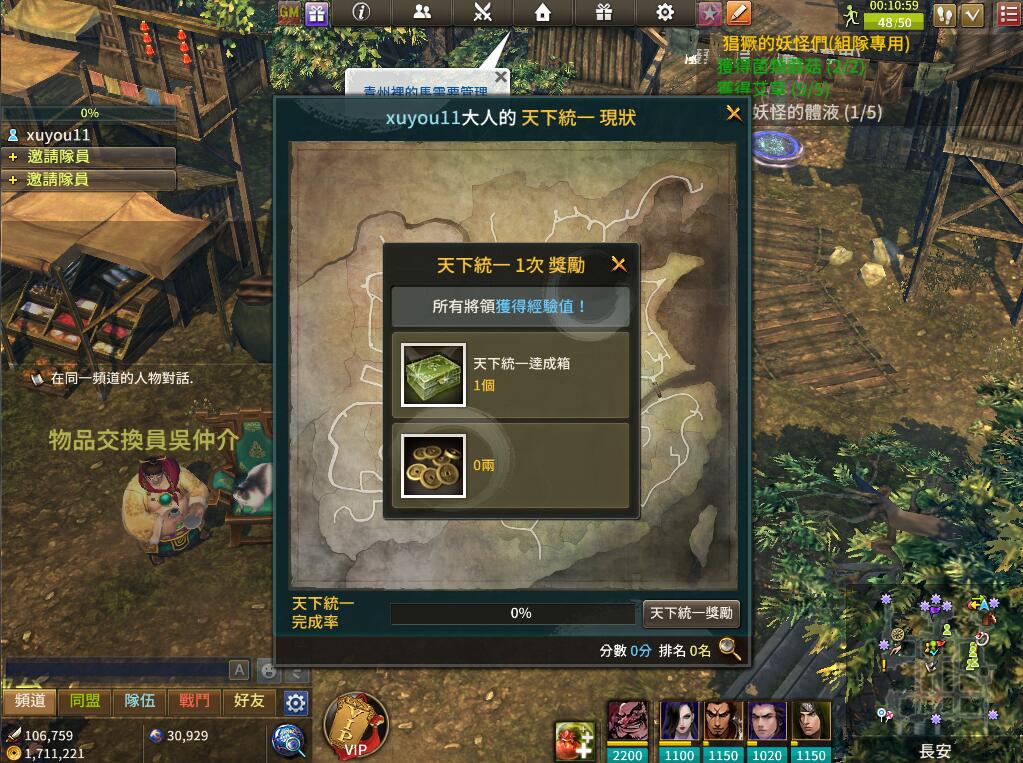Viewport: 1023px width, 763px height.
Task: Switch to the 頻道 chat tab
Action: point(30,701)
